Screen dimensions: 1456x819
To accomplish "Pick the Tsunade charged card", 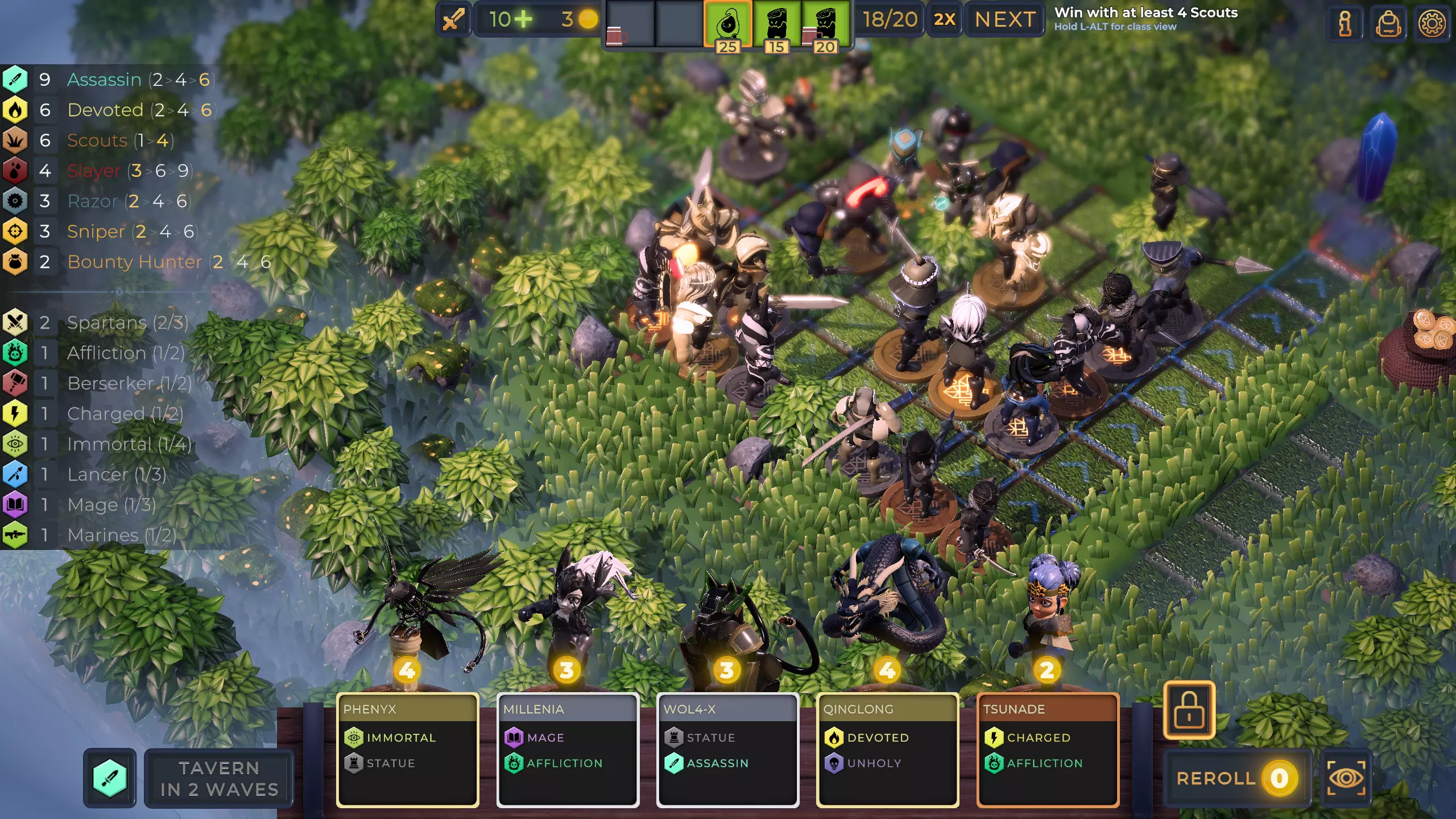I will pyautogui.click(x=1048, y=750).
